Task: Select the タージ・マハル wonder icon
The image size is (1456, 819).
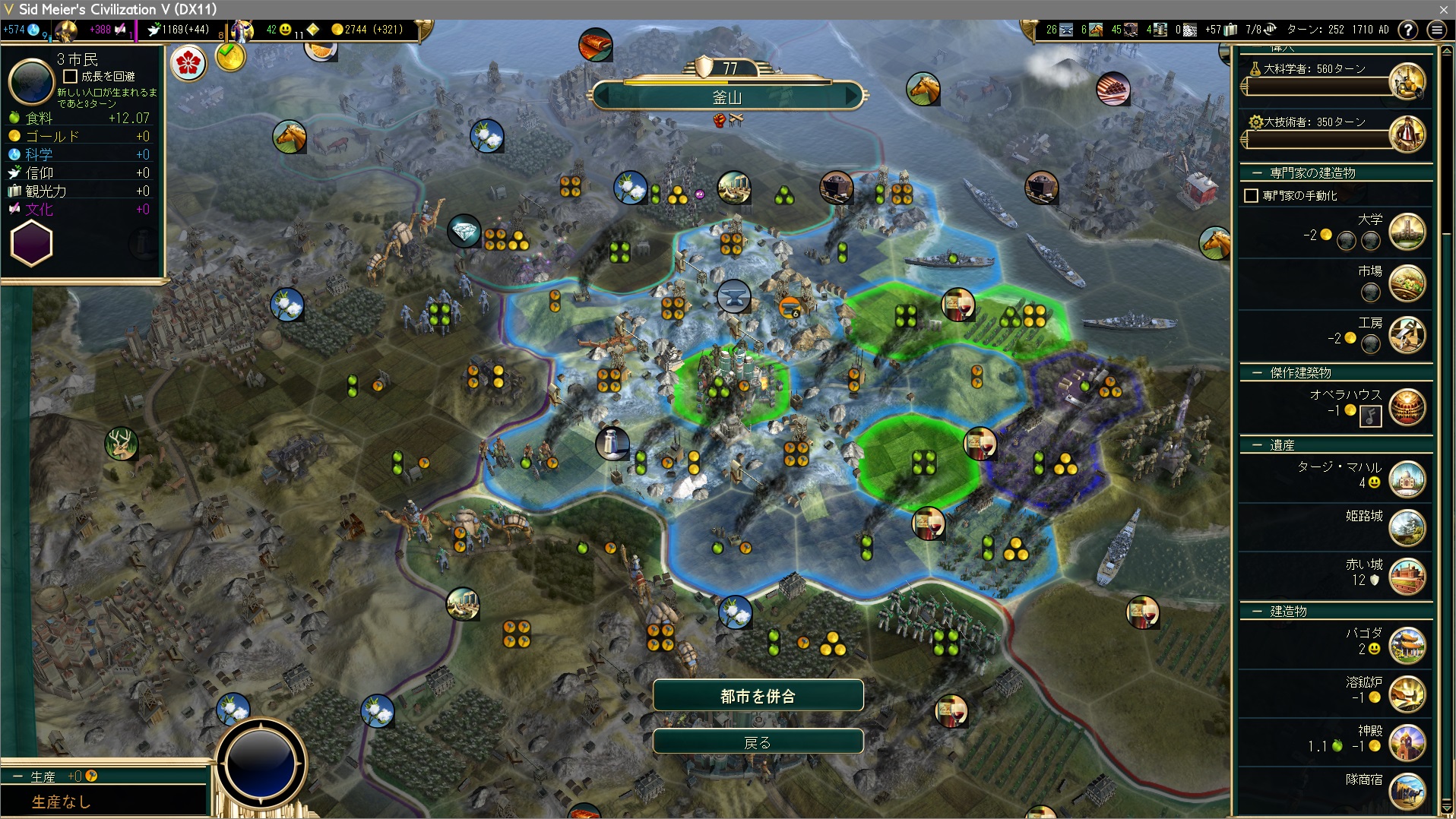Action: pos(1407,479)
